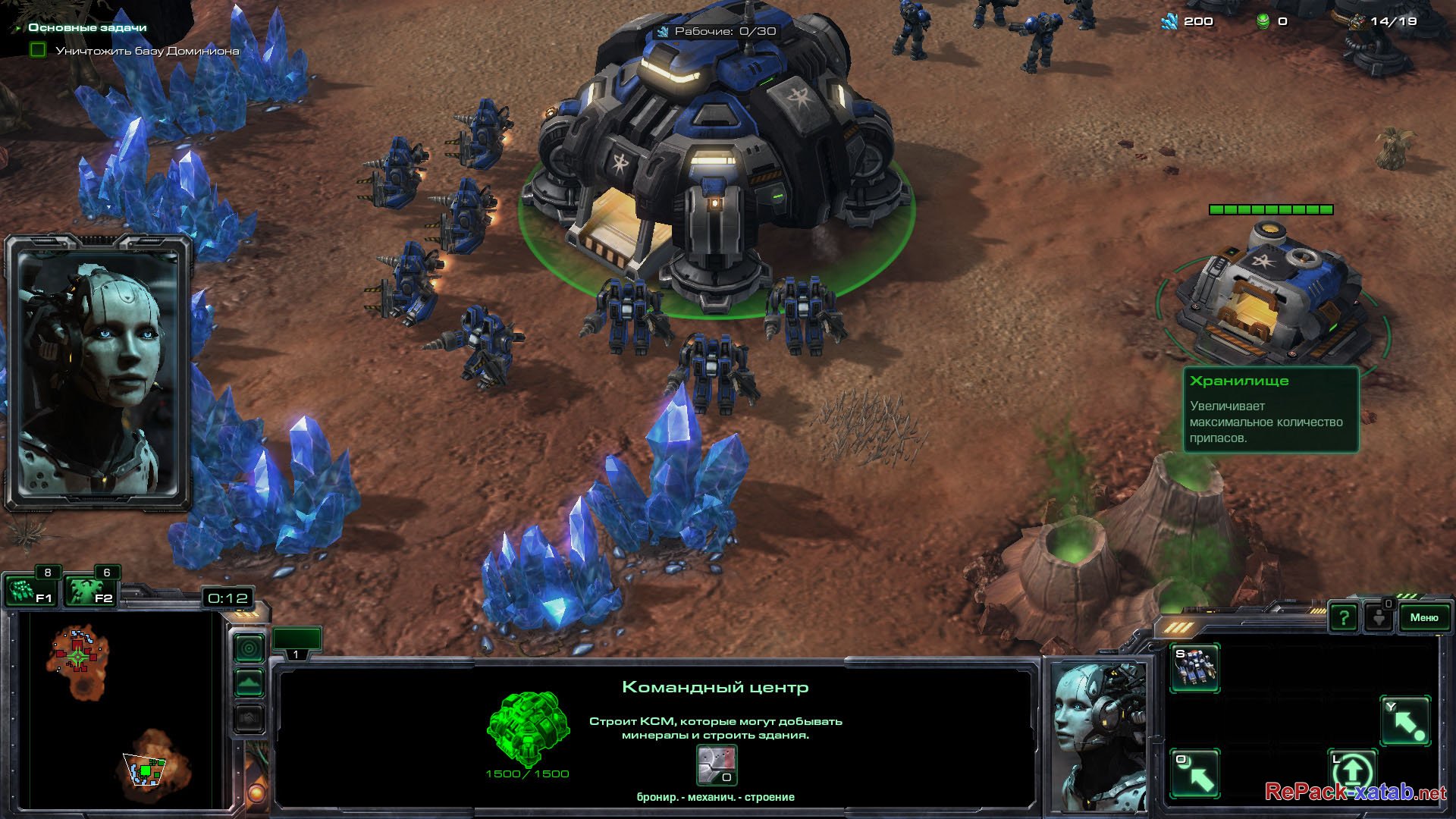Select control group 1 tab
The width and height of the screenshot is (1456, 819).
coord(297,642)
